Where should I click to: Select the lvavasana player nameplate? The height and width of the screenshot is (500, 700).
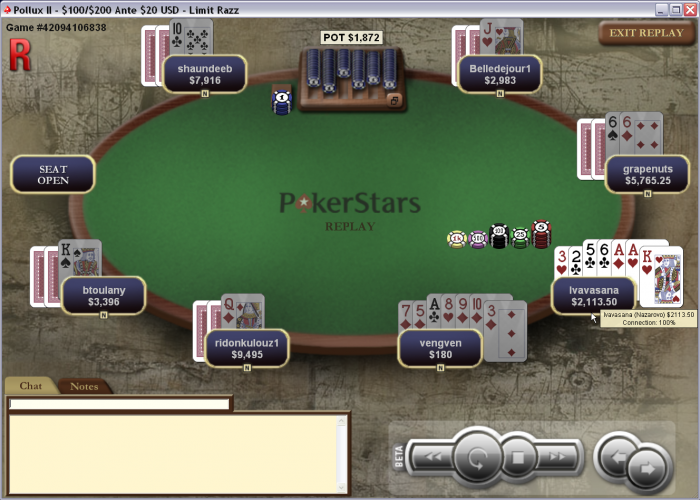(594, 295)
